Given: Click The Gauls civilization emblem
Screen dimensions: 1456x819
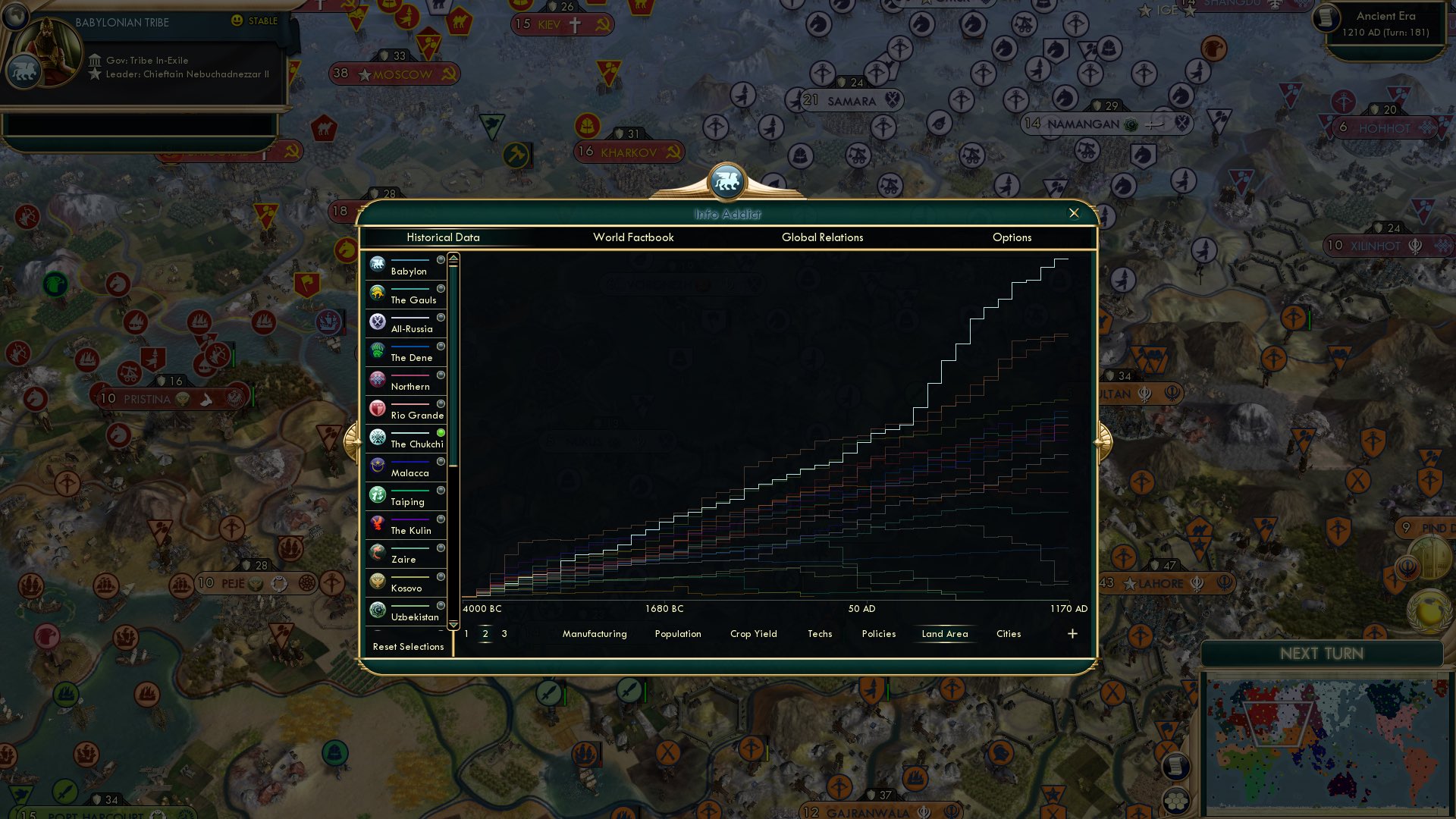Looking at the screenshot, I should tap(377, 293).
